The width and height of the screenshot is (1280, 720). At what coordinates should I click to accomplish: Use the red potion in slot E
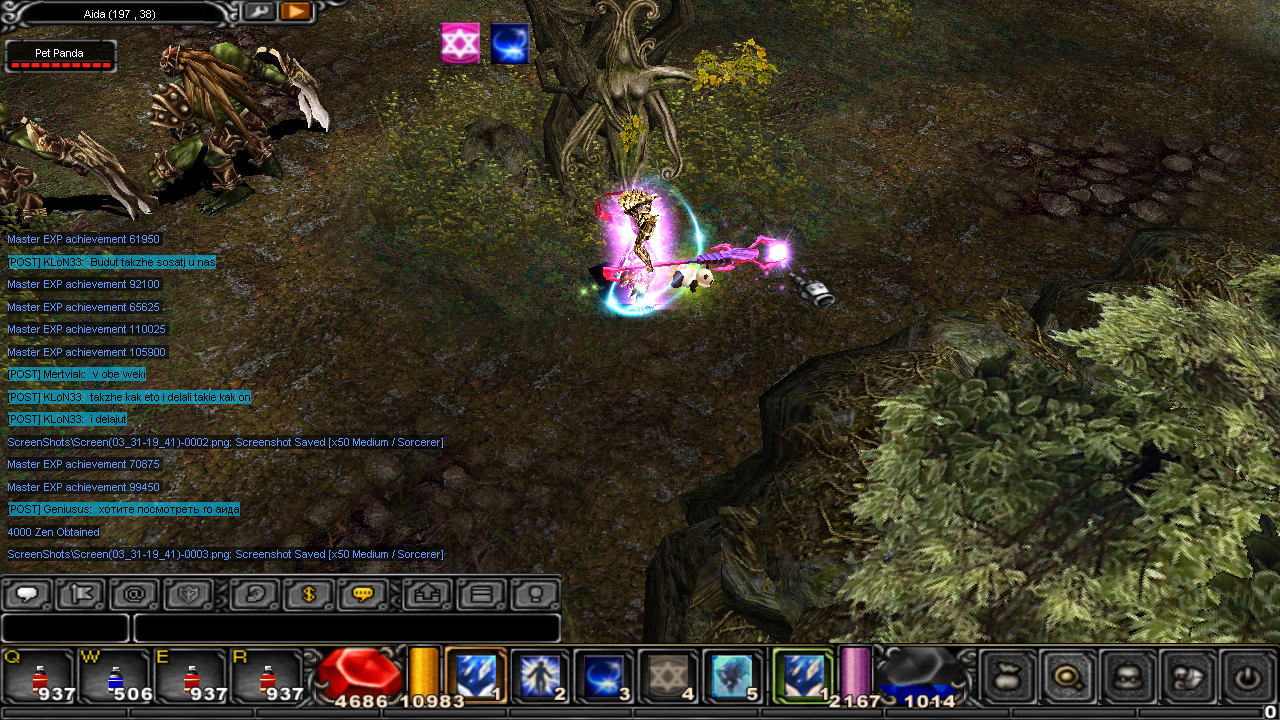tap(191, 675)
